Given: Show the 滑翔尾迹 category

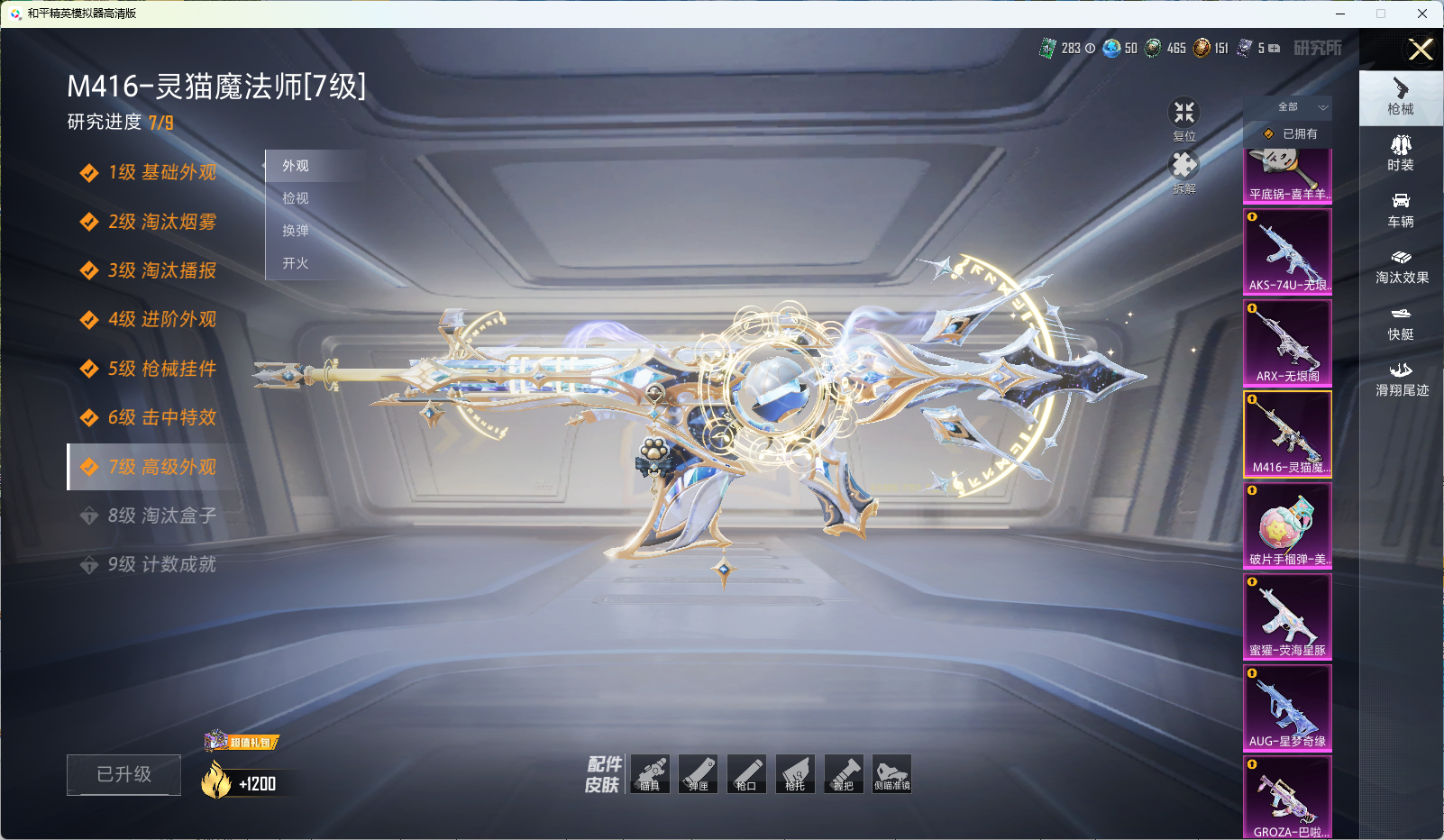Looking at the screenshot, I should pyautogui.click(x=1401, y=379).
